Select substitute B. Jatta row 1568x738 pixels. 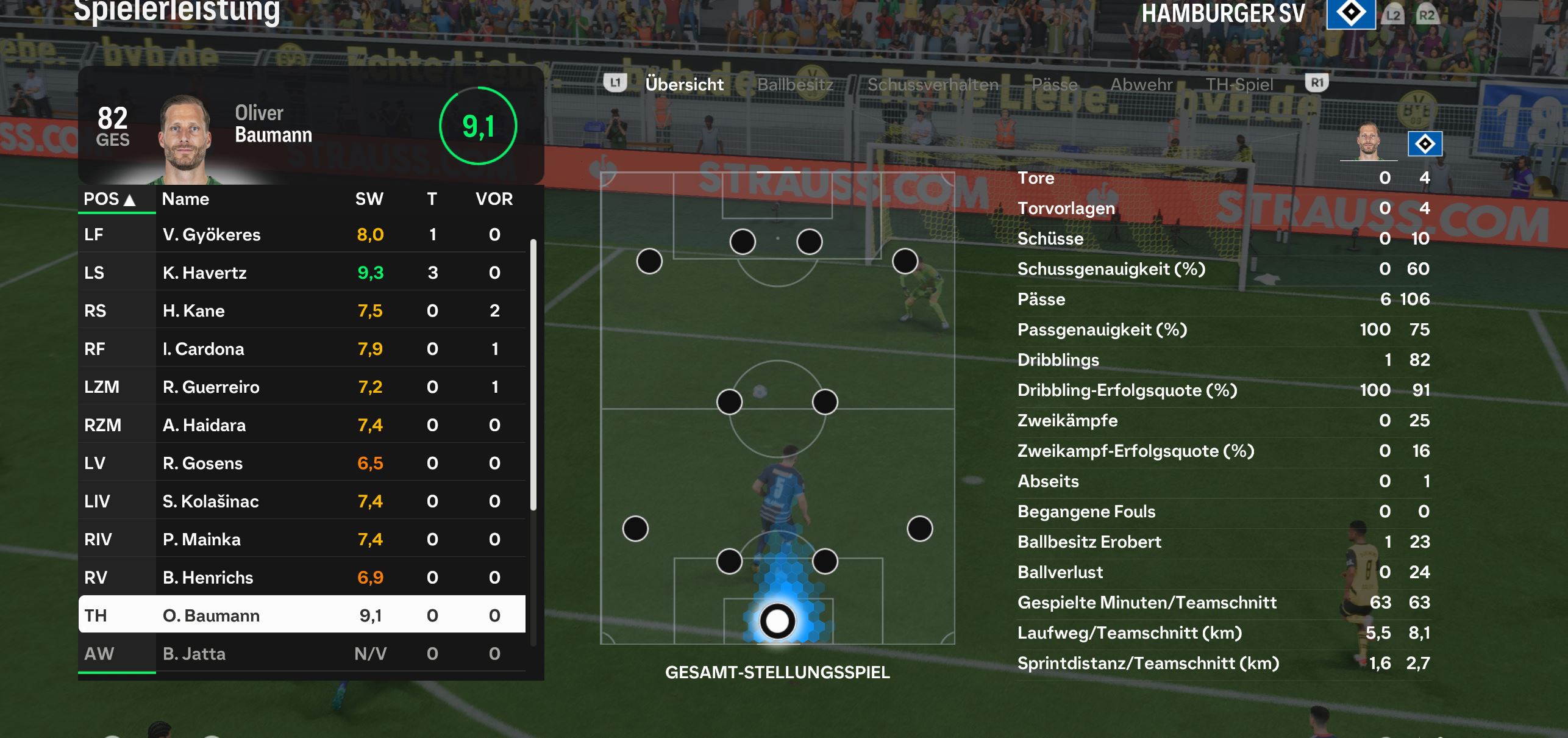click(302, 654)
